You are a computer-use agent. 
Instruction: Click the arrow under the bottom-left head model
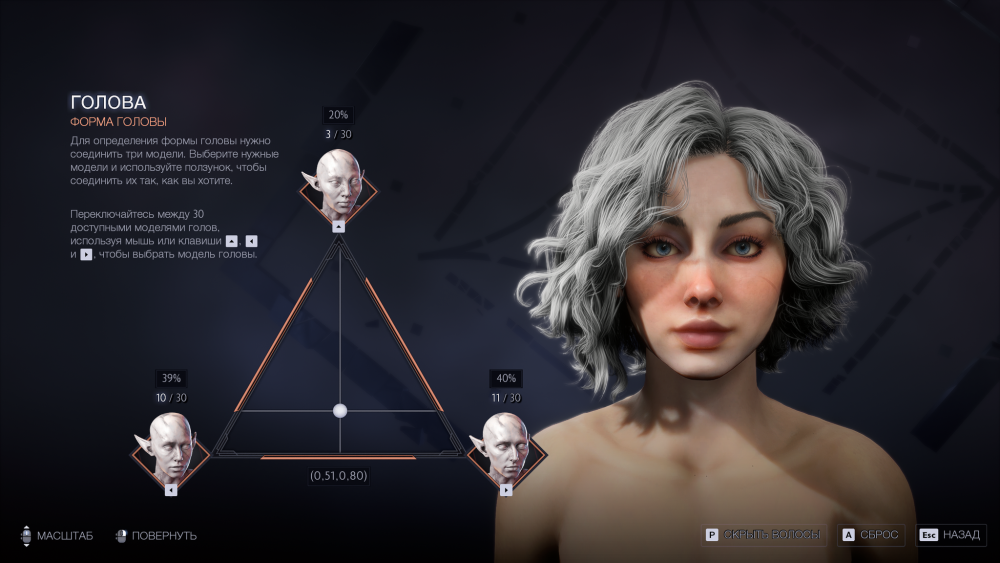[x=171, y=490]
